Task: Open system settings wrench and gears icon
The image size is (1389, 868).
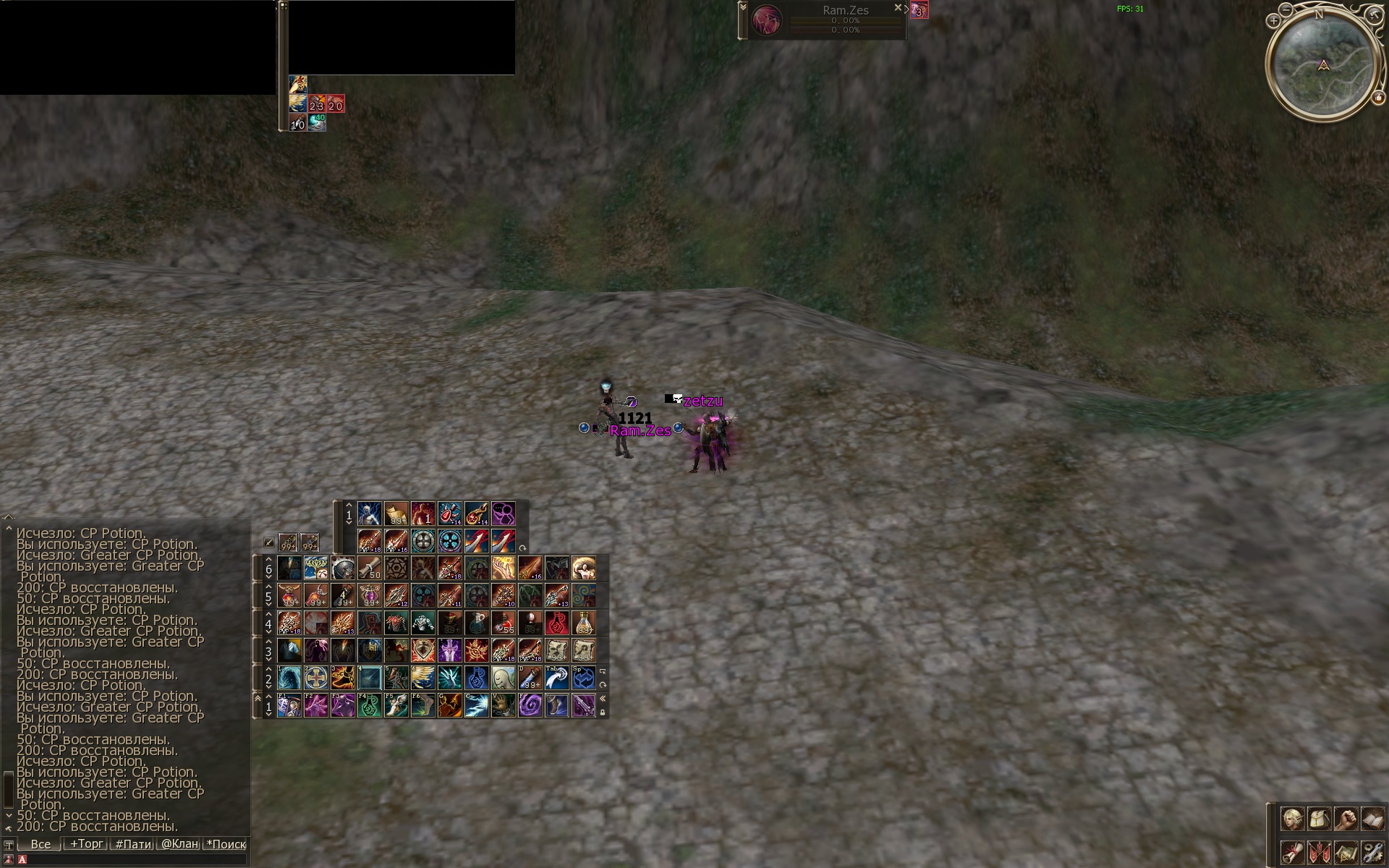Action: point(1372,852)
